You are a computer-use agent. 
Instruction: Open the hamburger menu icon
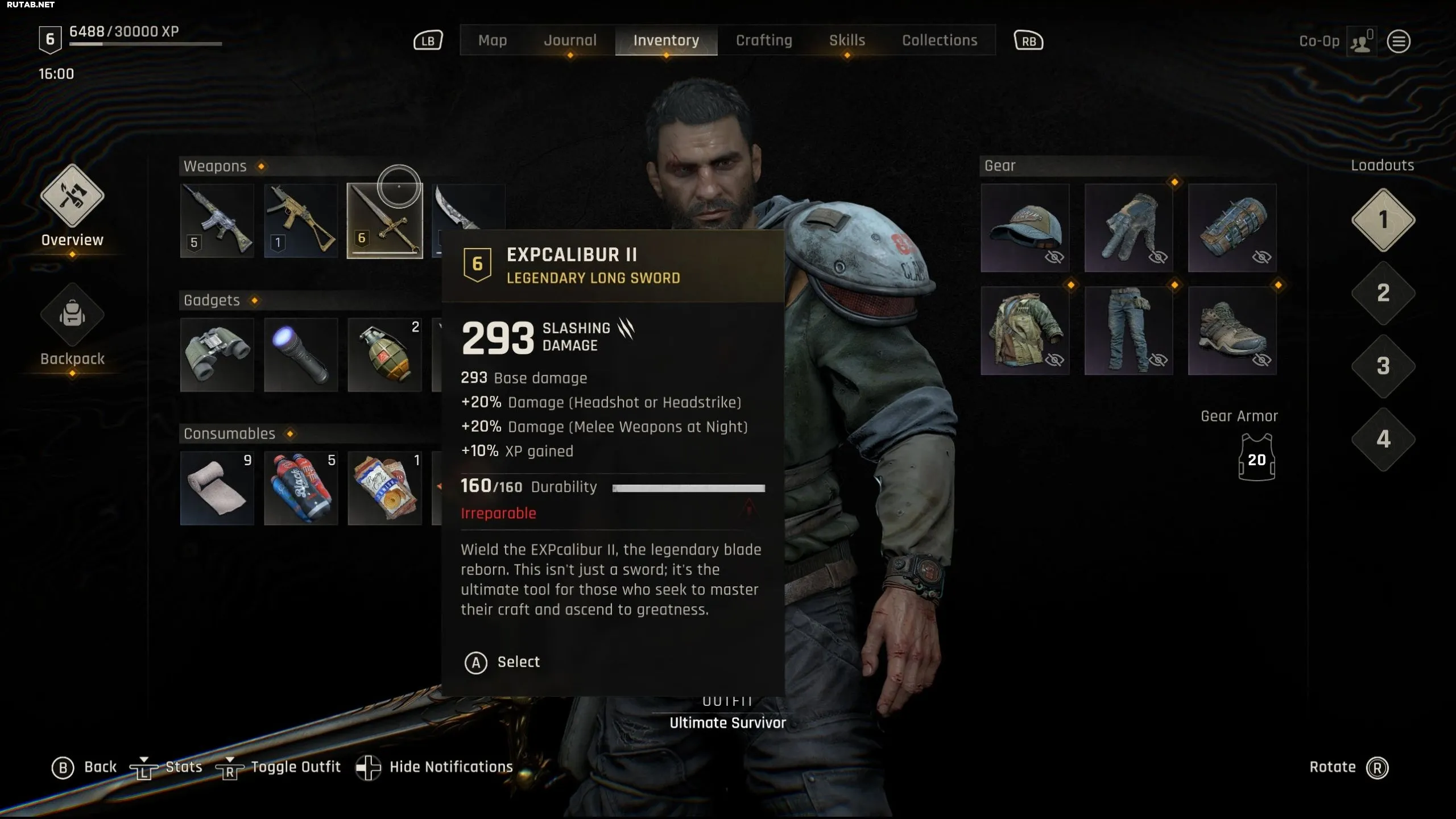(x=1399, y=42)
